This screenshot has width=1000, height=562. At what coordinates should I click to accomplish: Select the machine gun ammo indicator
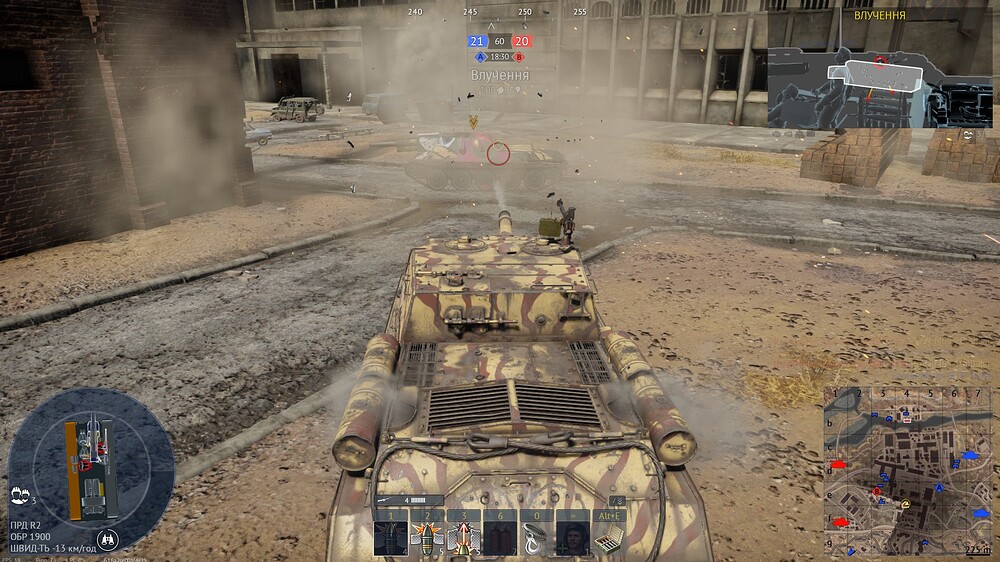[x=409, y=500]
